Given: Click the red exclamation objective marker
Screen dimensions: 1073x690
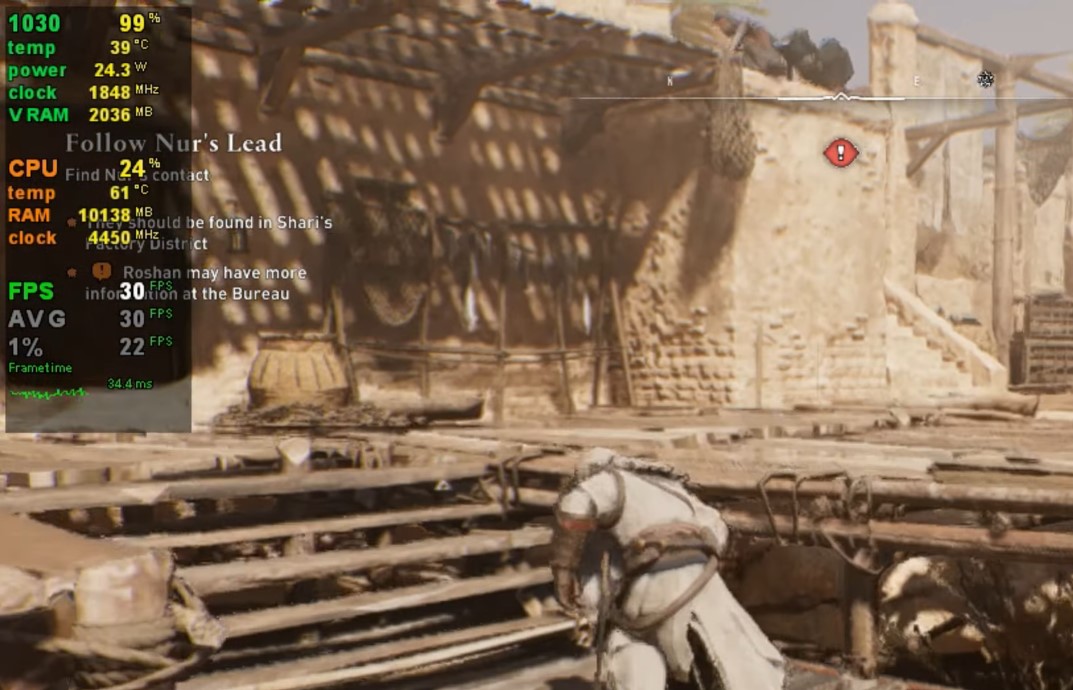Looking at the screenshot, I should click(841, 152).
